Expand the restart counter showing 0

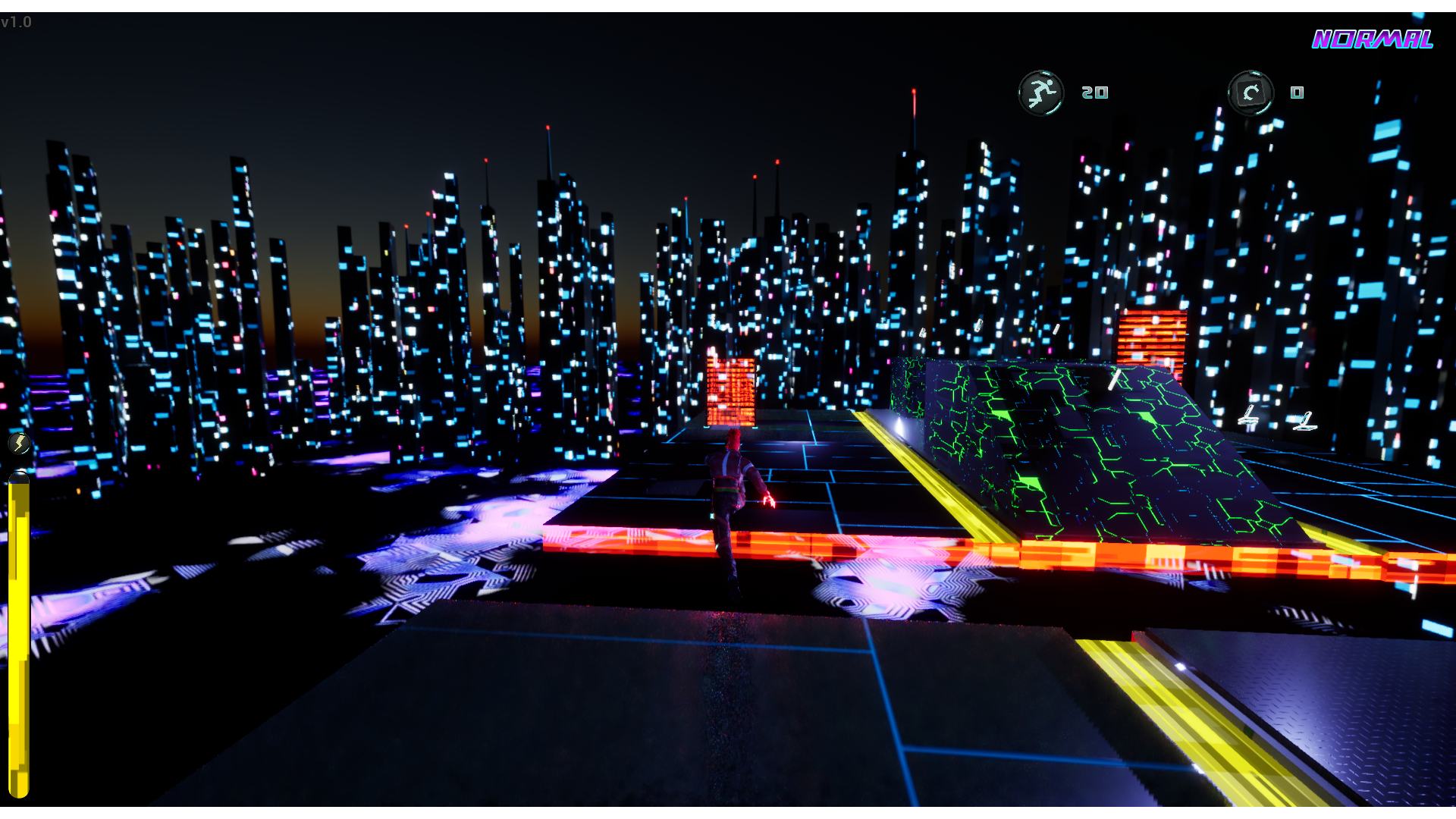point(1298,93)
